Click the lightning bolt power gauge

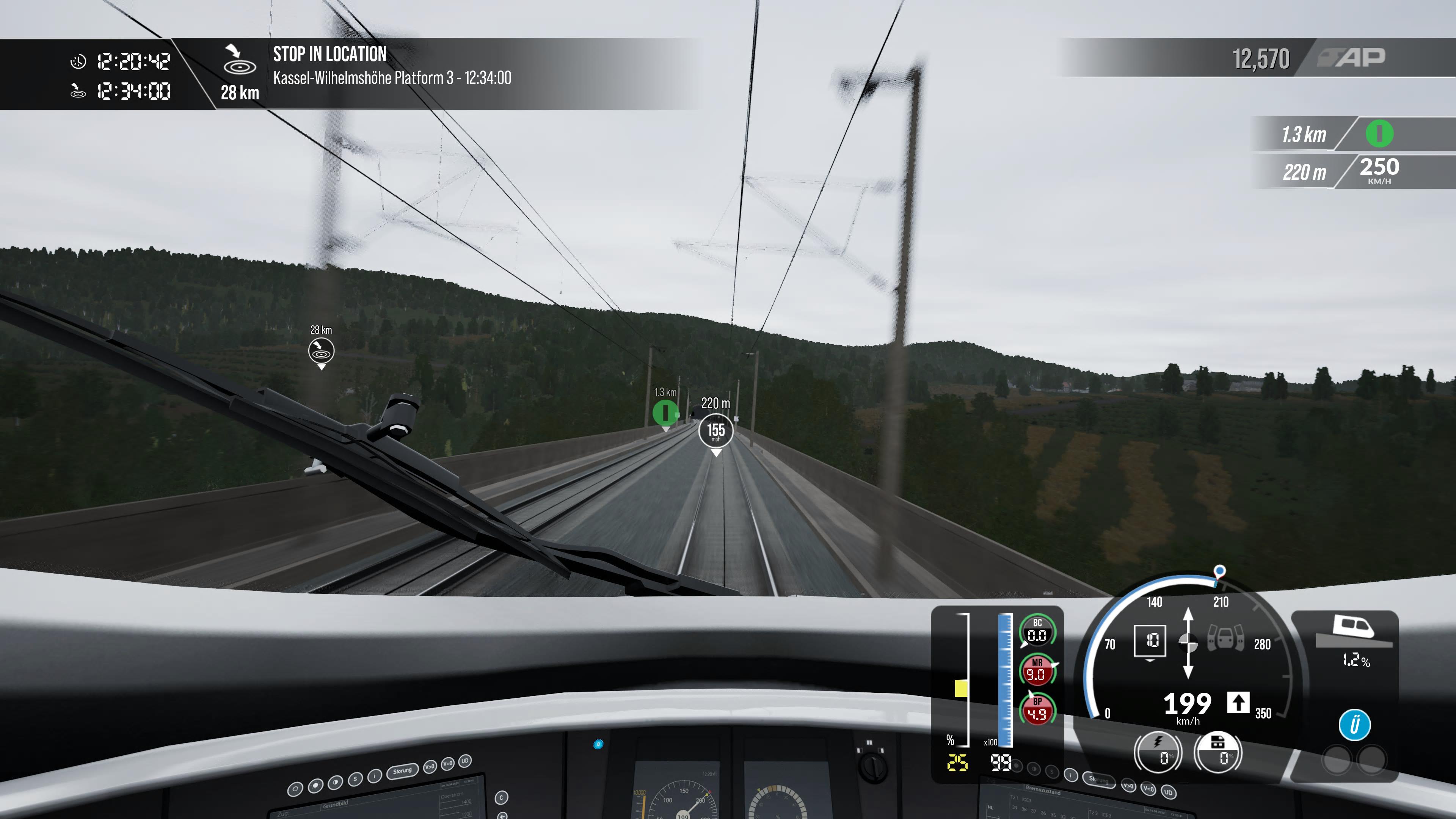pos(1158,752)
